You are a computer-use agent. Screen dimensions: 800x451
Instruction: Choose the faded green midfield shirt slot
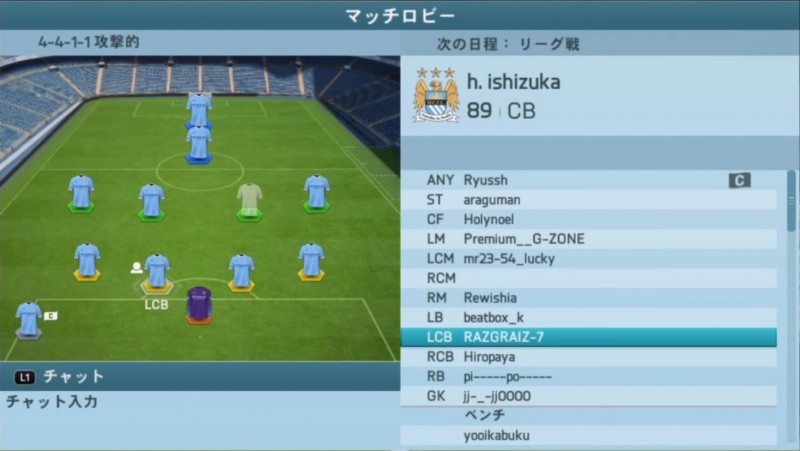pyautogui.click(x=250, y=199)
